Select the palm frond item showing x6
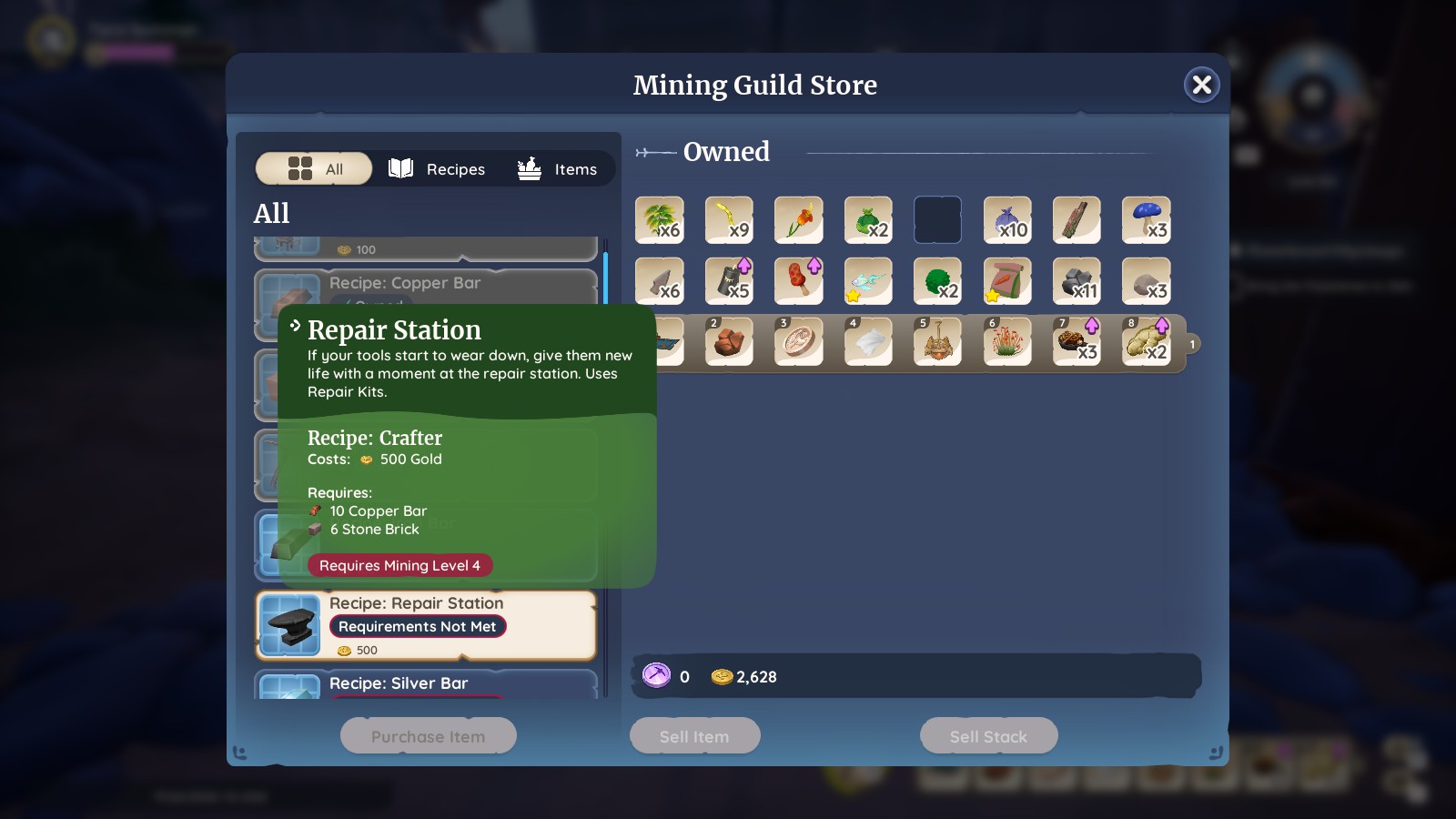The image size is (1456, 819). 660,220
